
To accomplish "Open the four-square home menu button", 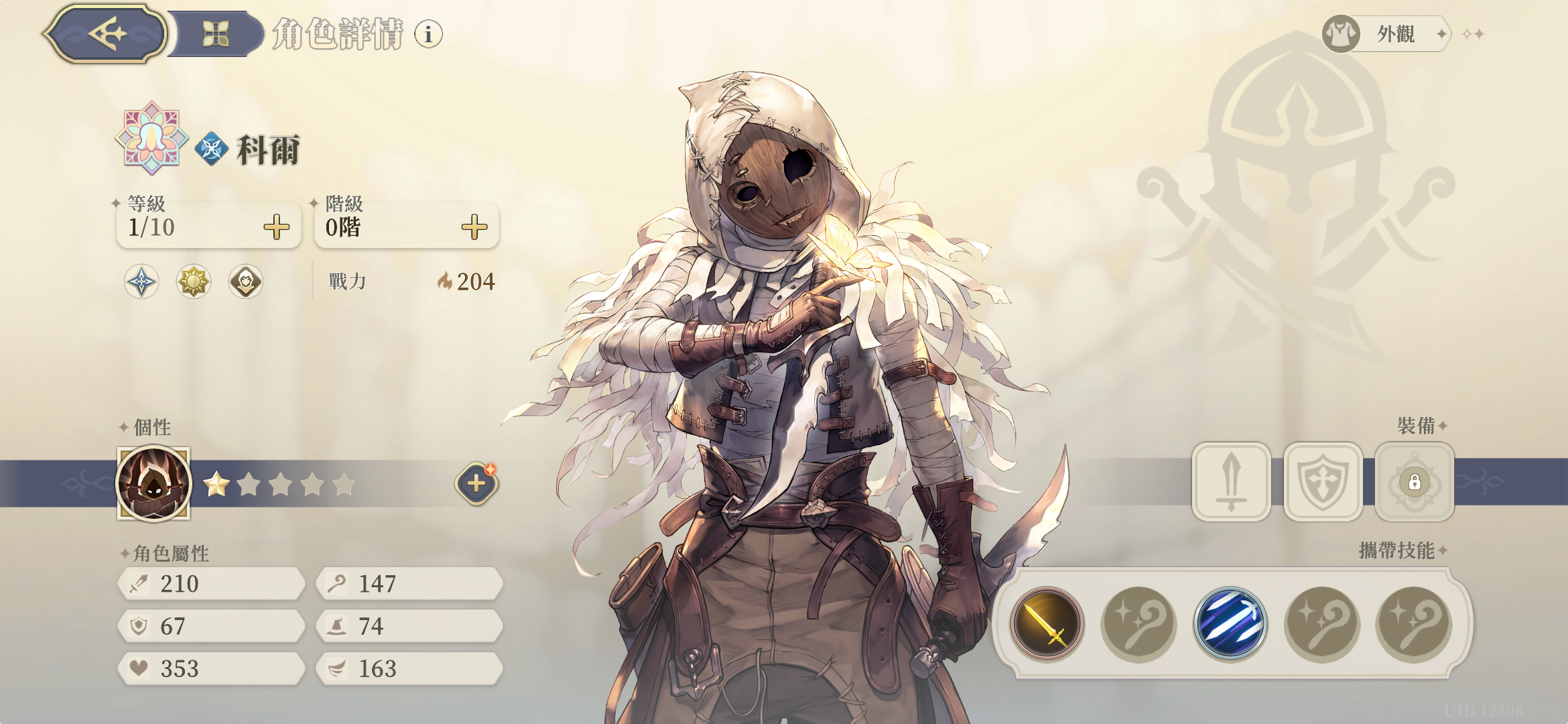I will pyautogui.click(x=216, y=34).
